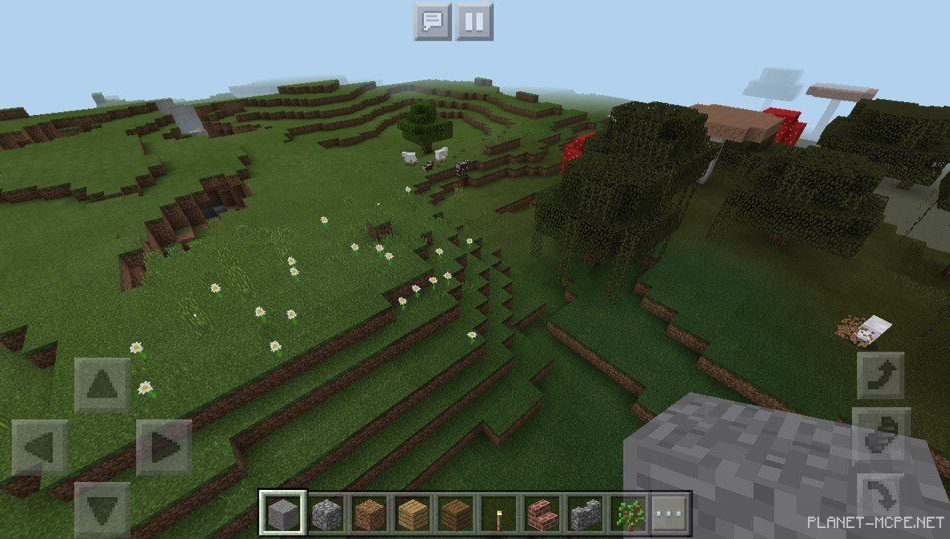This screenshot has height=539, width=950.
Task: Pick the sapling from the hotbar
Action: pos(628,514)
